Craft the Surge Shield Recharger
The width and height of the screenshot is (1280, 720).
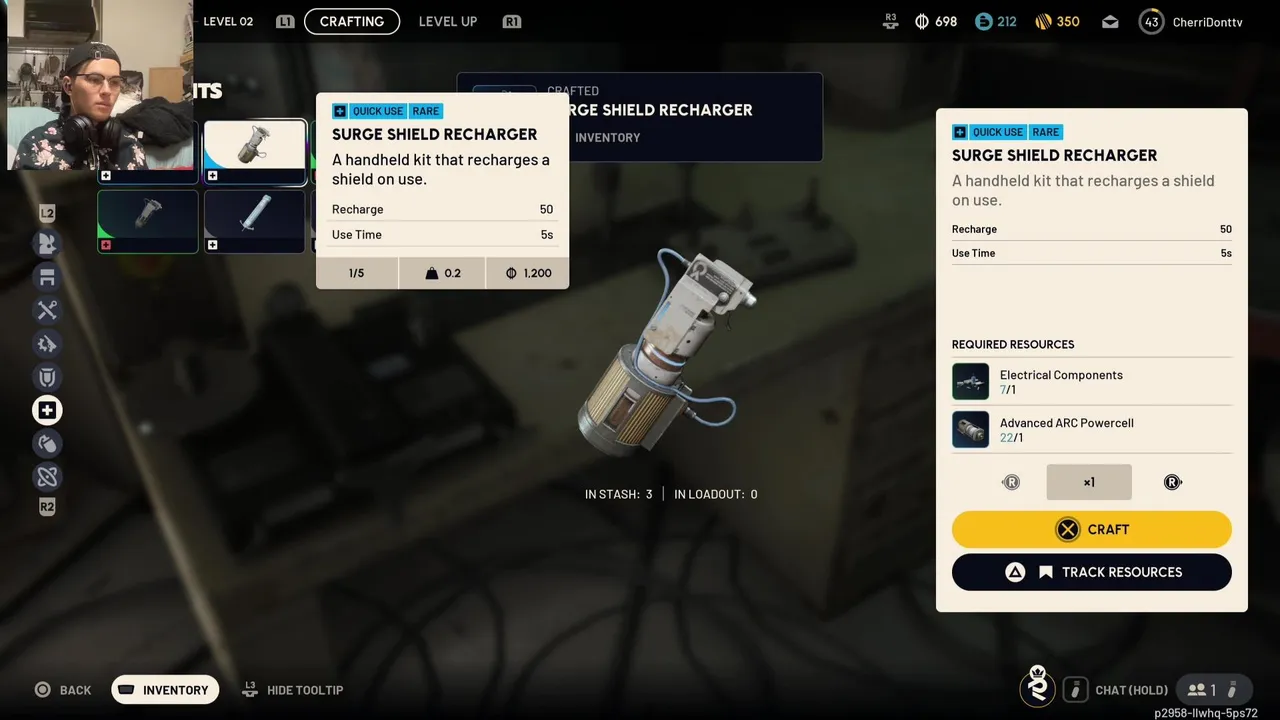(1091, 529)
